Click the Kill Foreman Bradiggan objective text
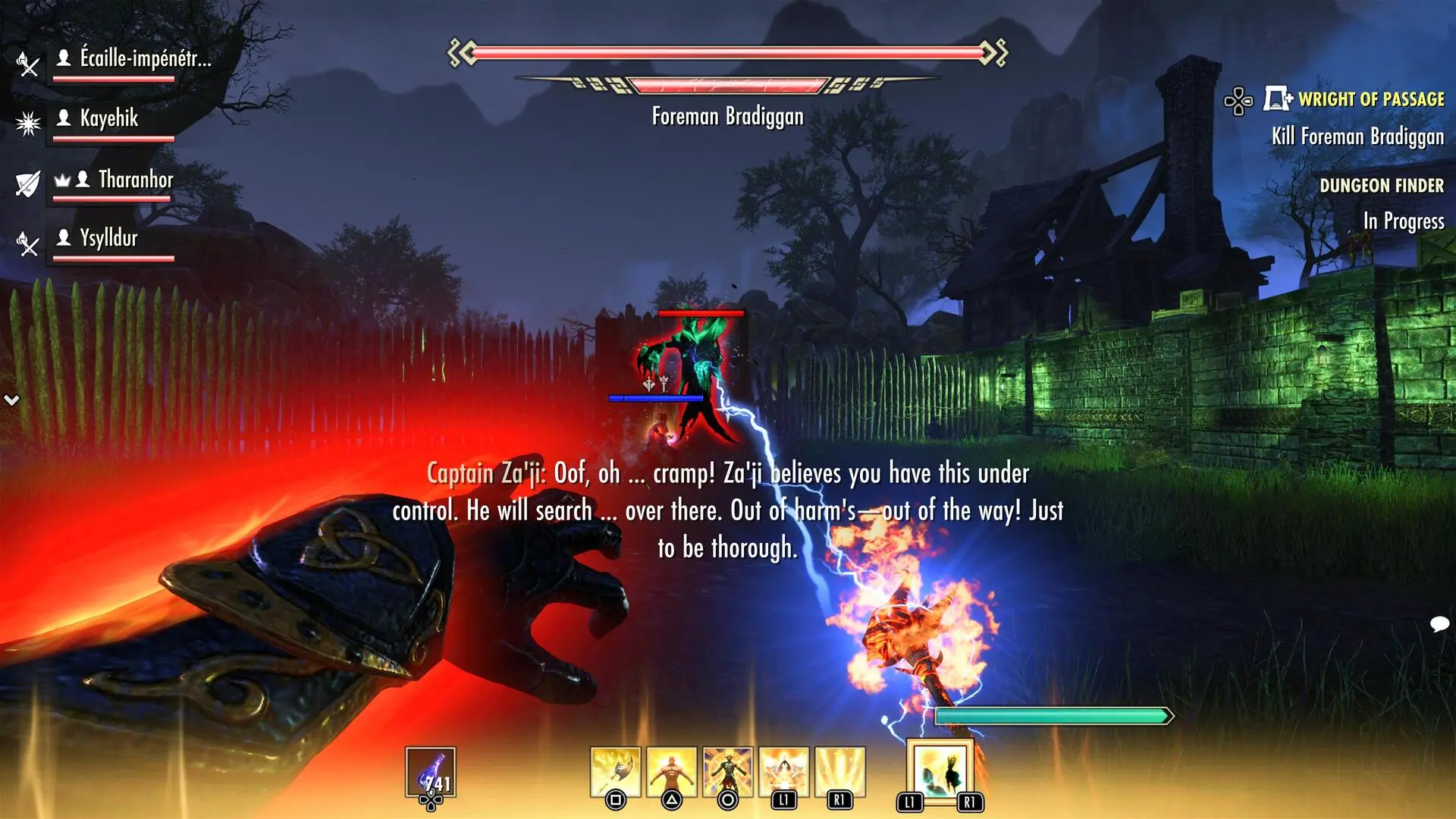This screenshot has width=1456, height=819. [x=1358, y=137]
